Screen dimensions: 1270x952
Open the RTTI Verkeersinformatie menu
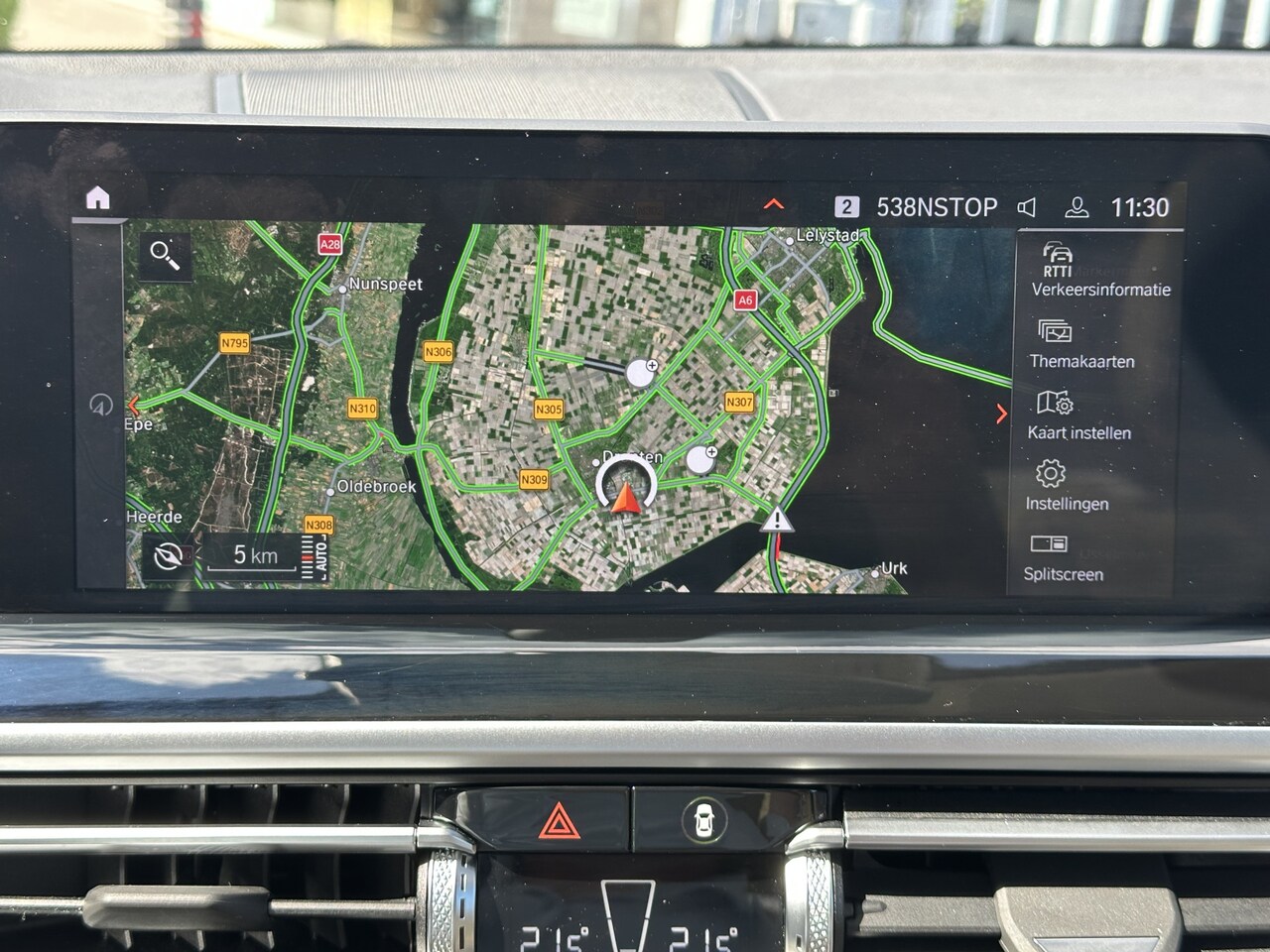click(1099, 271)
